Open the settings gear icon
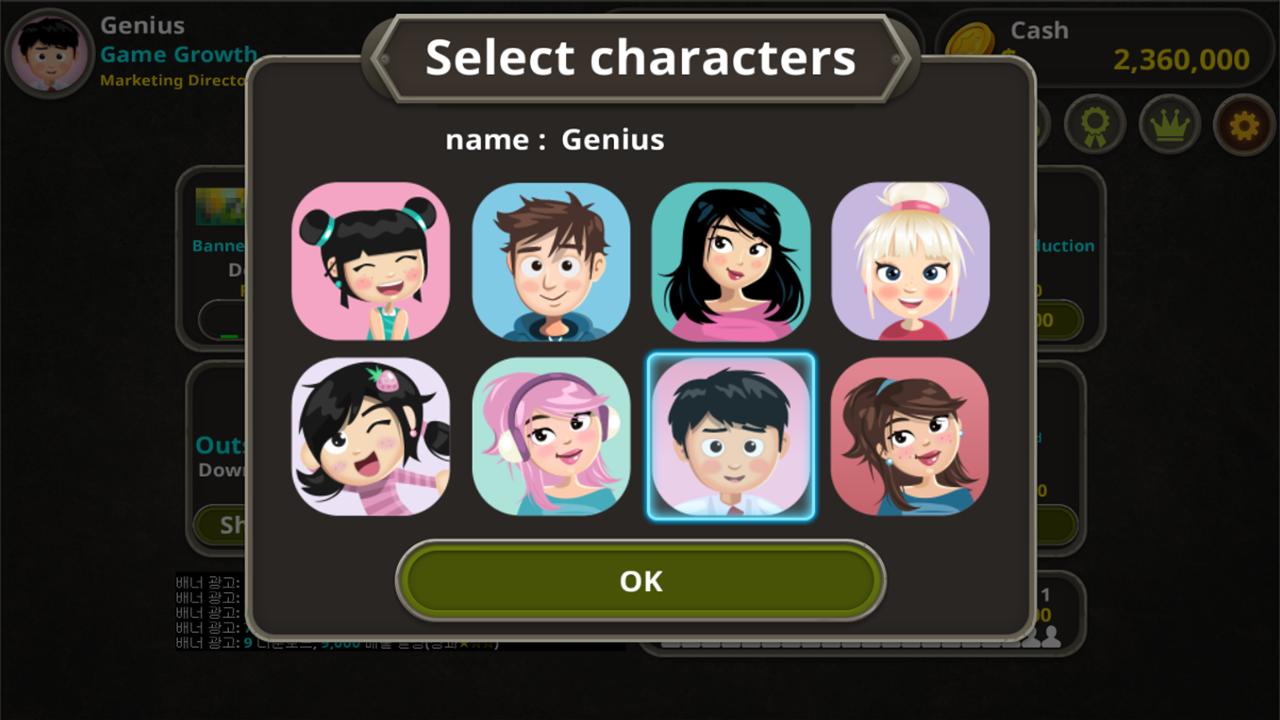This screenshot has width=1280, height=720. (1242, 125)
